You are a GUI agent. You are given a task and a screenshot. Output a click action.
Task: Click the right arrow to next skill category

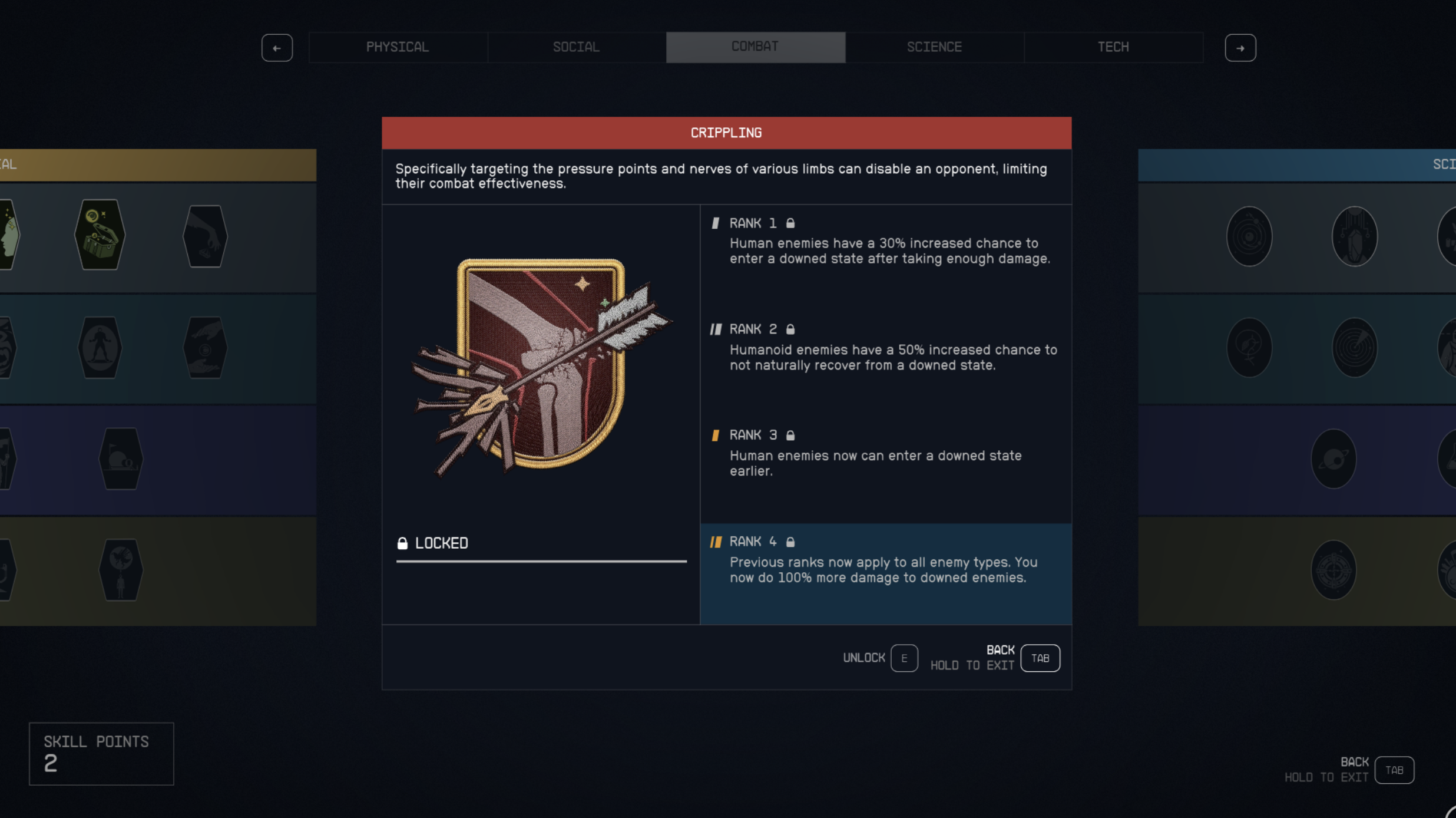tap(1241, 47)
